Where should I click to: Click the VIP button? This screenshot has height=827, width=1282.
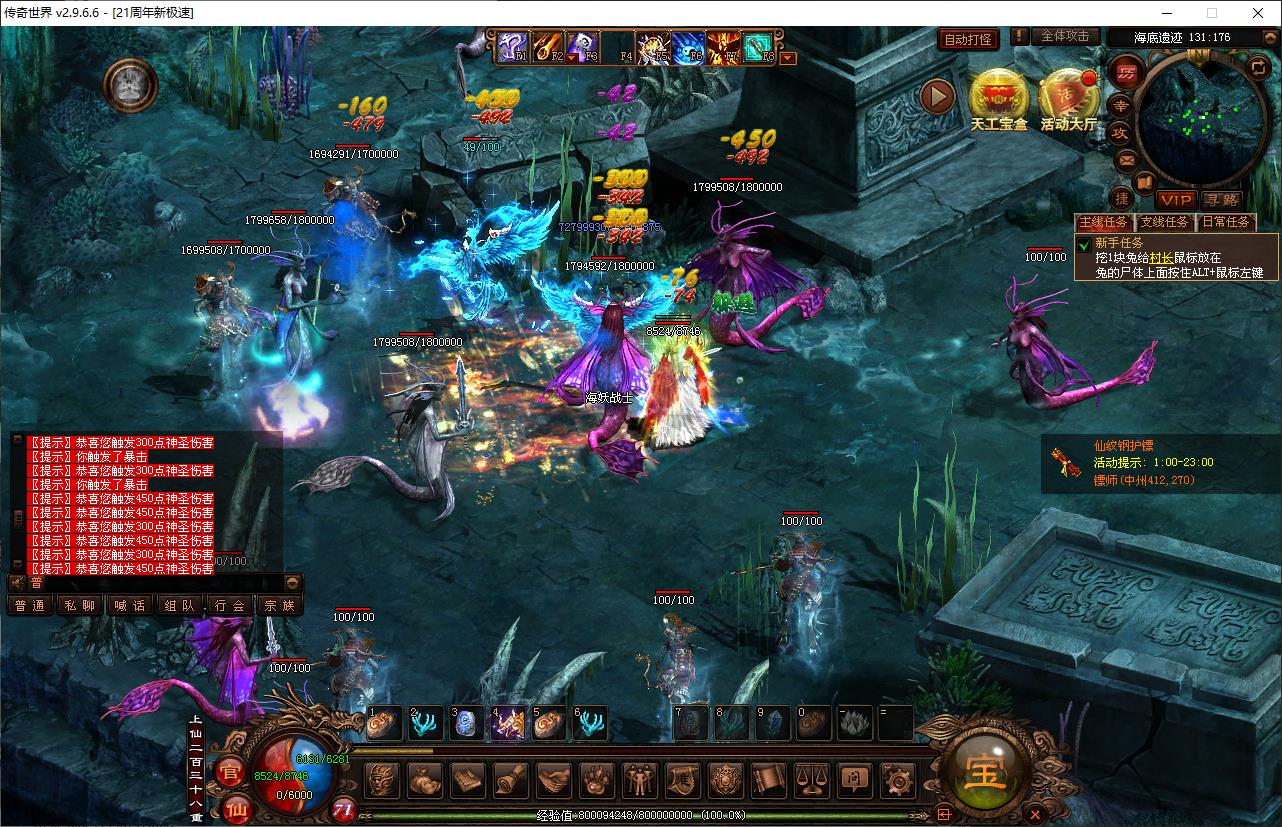[1176, 200]
